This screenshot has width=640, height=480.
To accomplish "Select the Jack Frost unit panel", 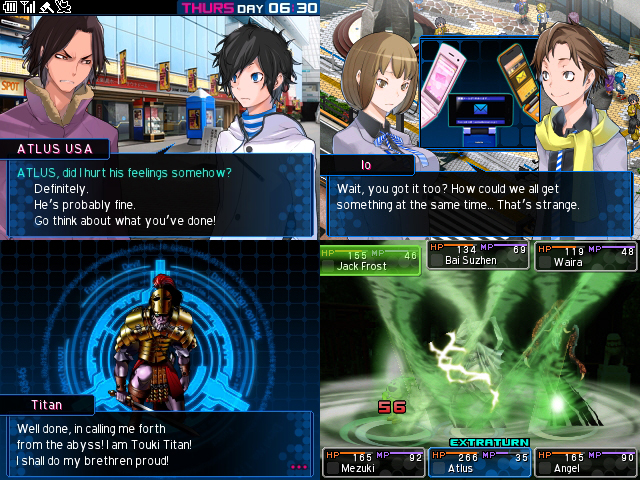I will 370,258.
